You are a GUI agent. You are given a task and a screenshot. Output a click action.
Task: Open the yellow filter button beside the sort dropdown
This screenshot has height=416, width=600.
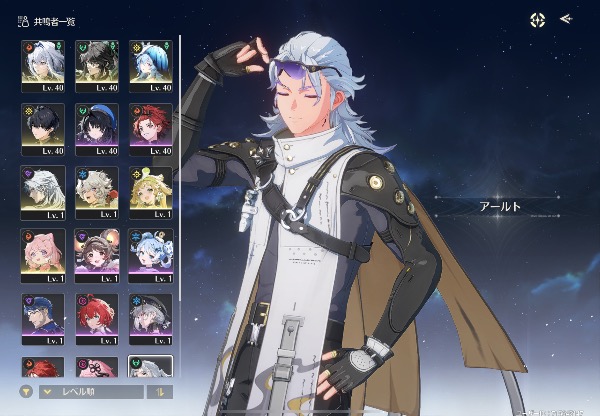(27, 392)
